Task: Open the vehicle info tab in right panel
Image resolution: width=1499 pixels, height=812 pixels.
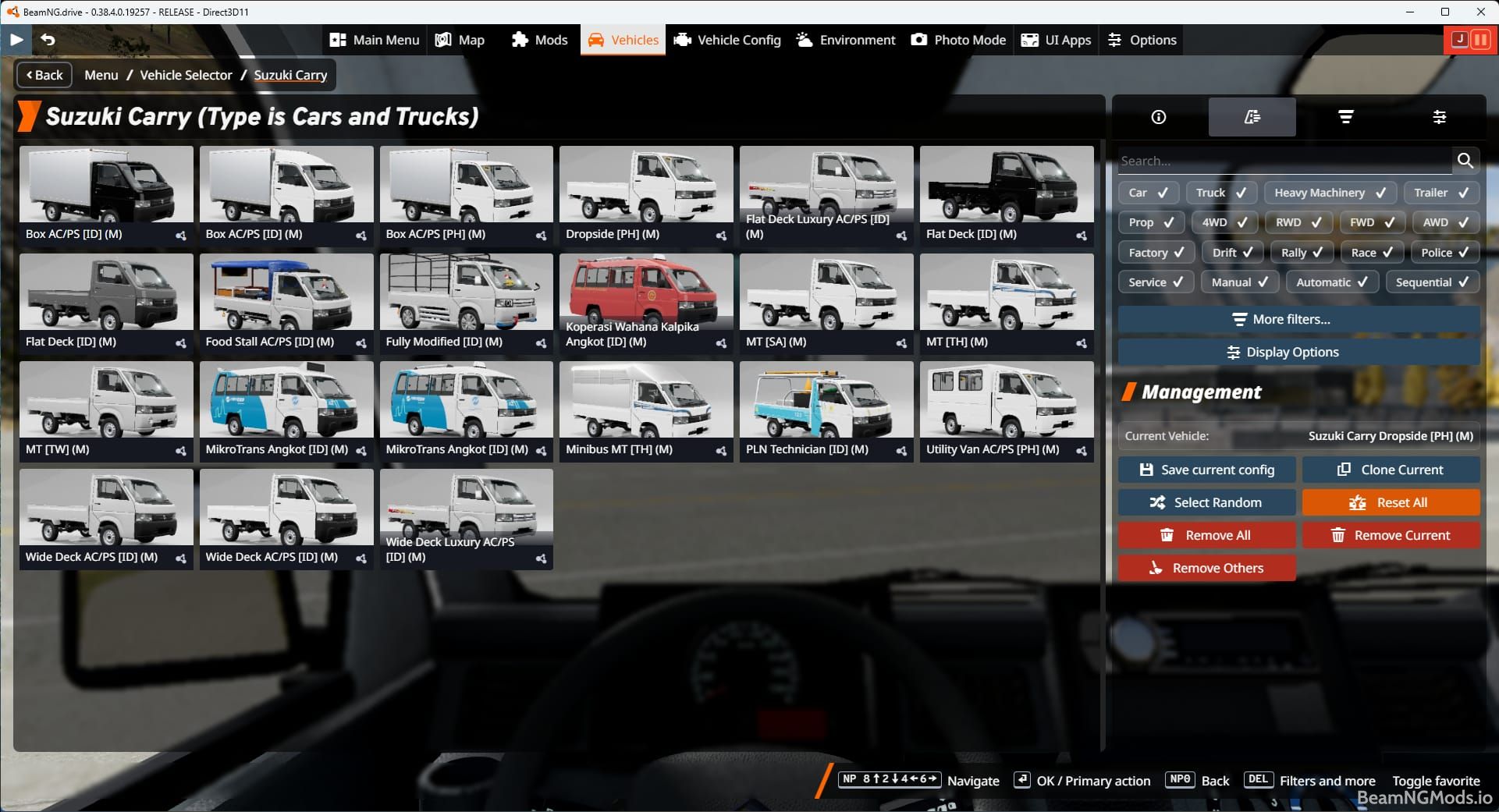Action: (1158, 117)
